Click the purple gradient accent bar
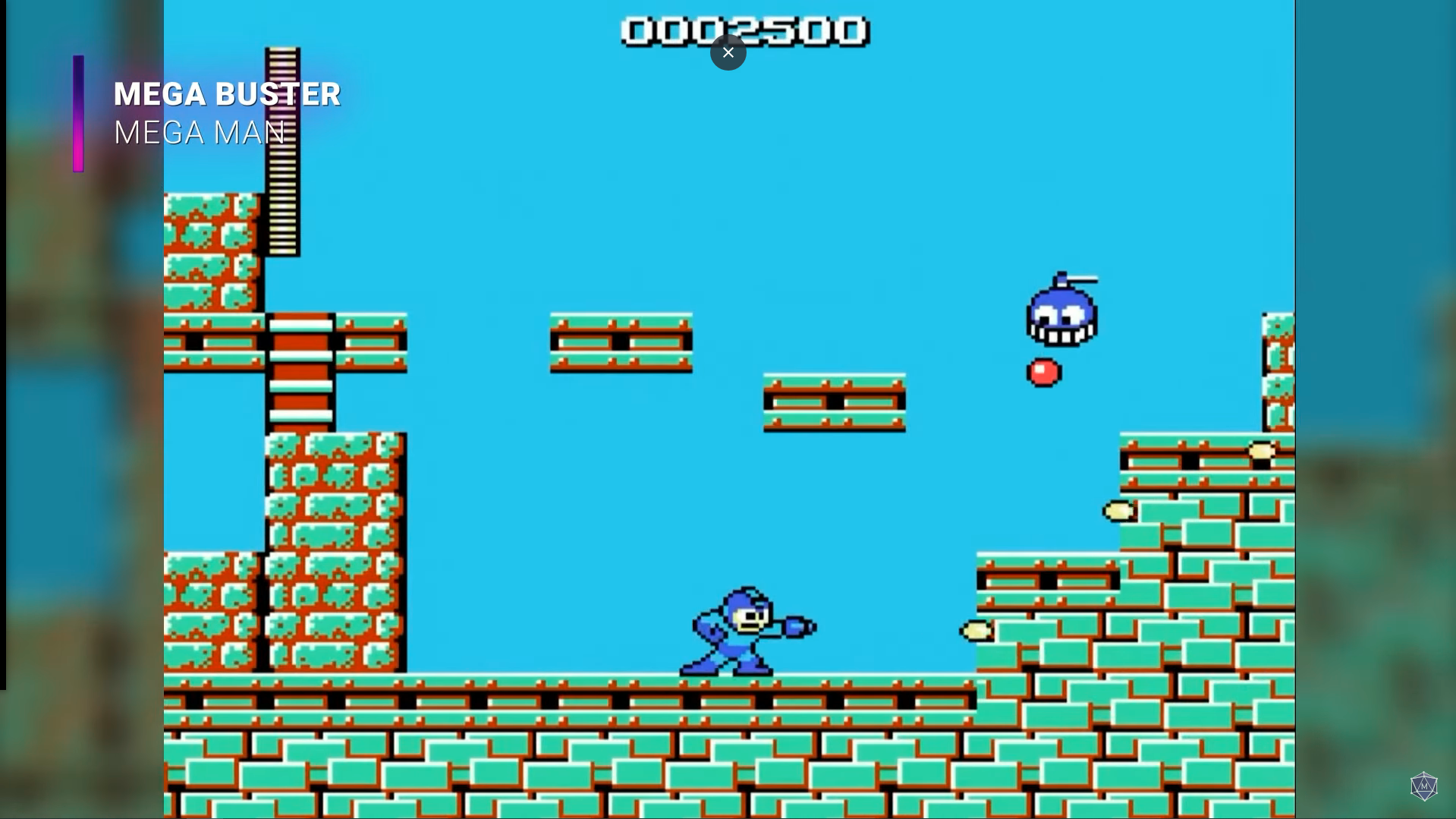The image size is (1456, 819). pos(78,111)
